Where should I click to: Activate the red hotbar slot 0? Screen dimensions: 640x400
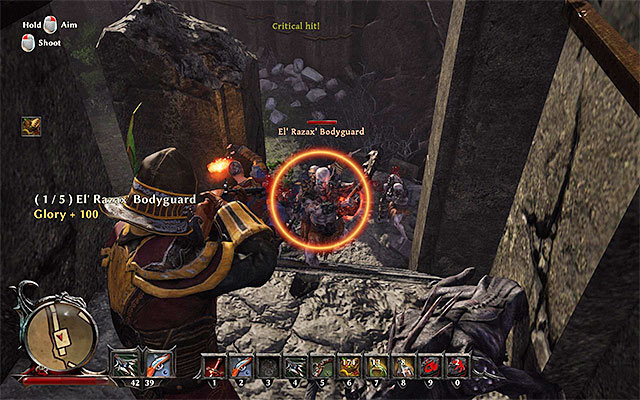click(x=457, y=365)
